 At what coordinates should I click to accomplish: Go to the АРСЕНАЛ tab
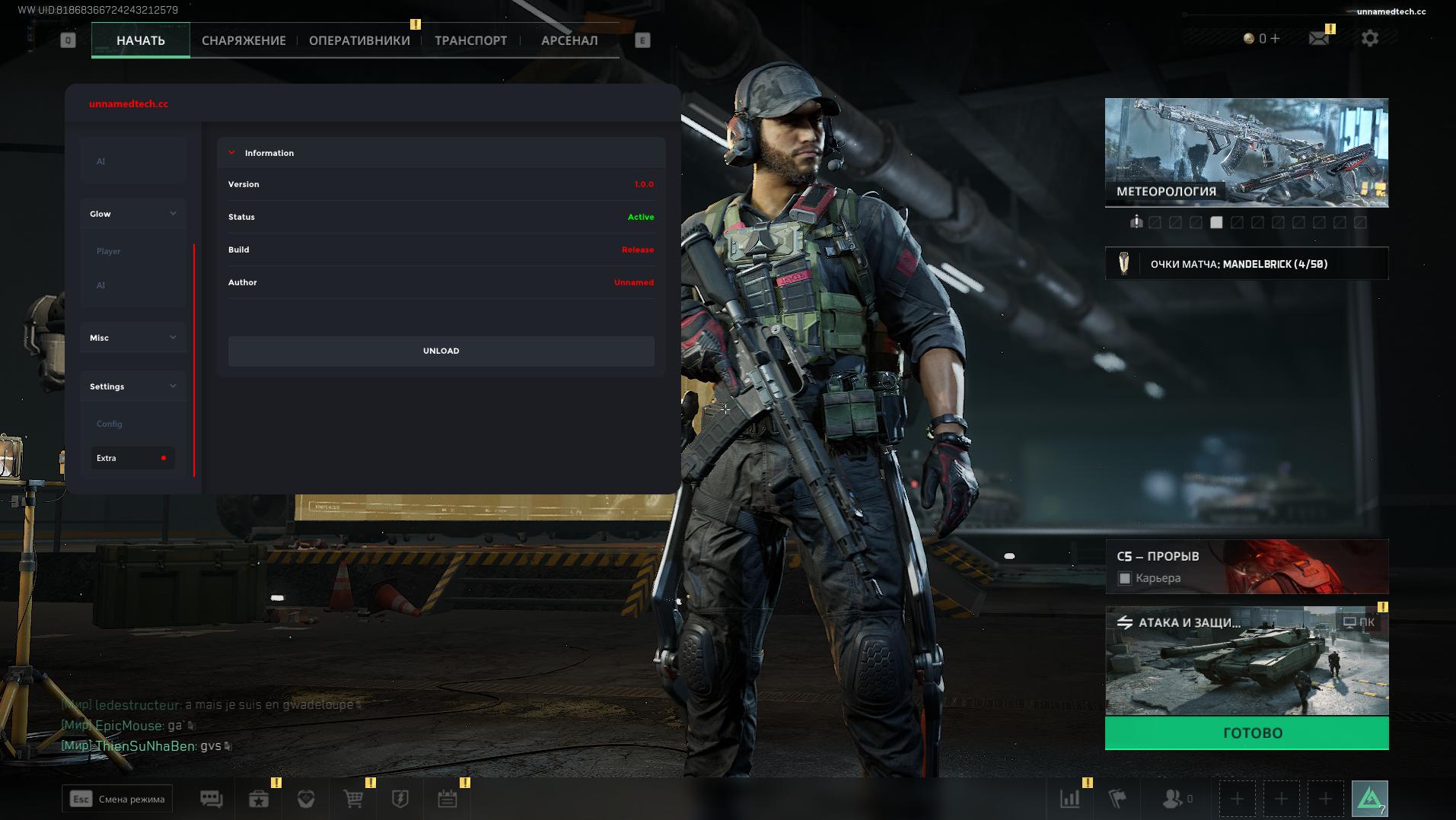point(569,41)
